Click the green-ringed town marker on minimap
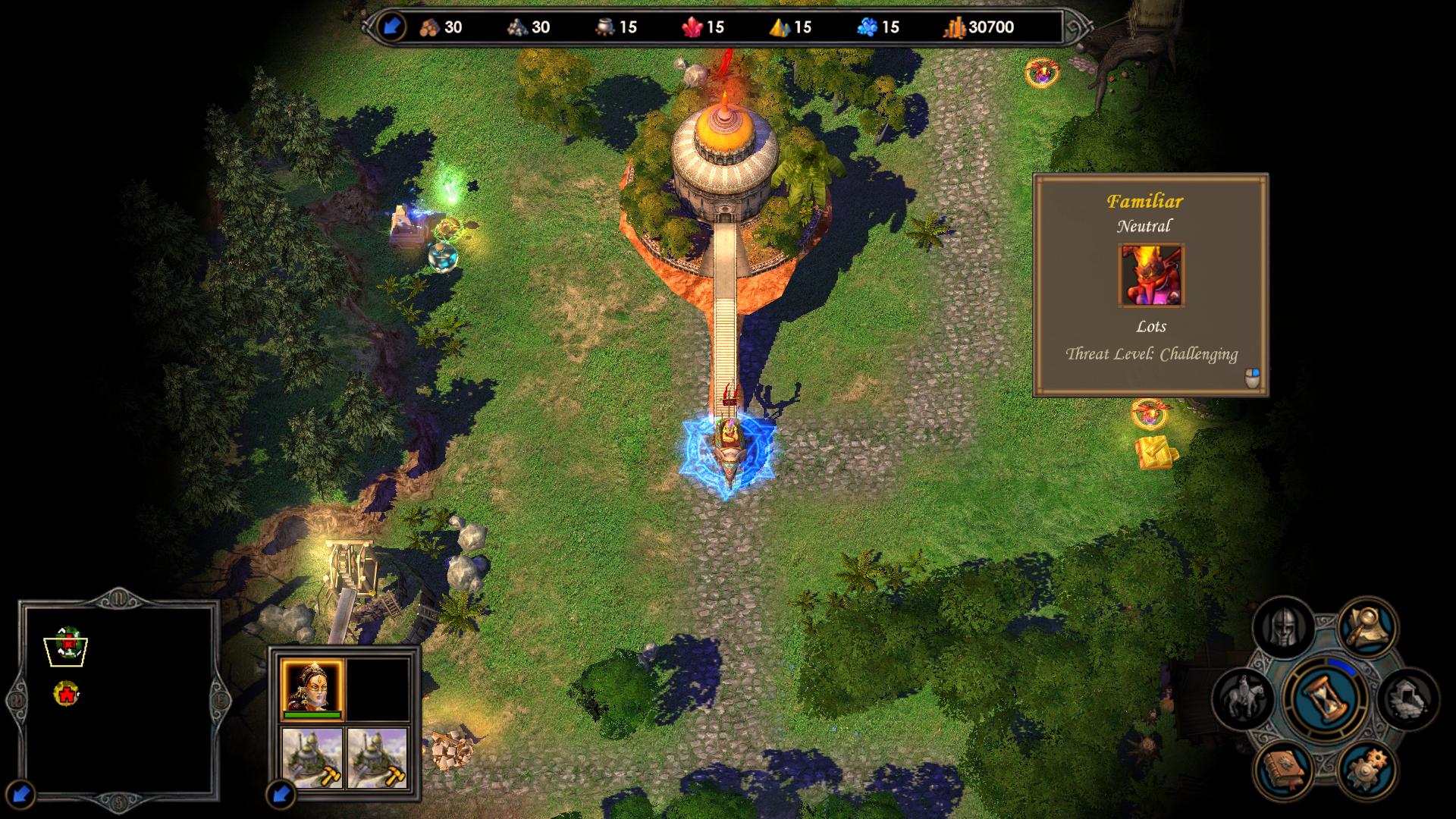Viewport: 1456px width, 819px height. click(x=68, y=642)
